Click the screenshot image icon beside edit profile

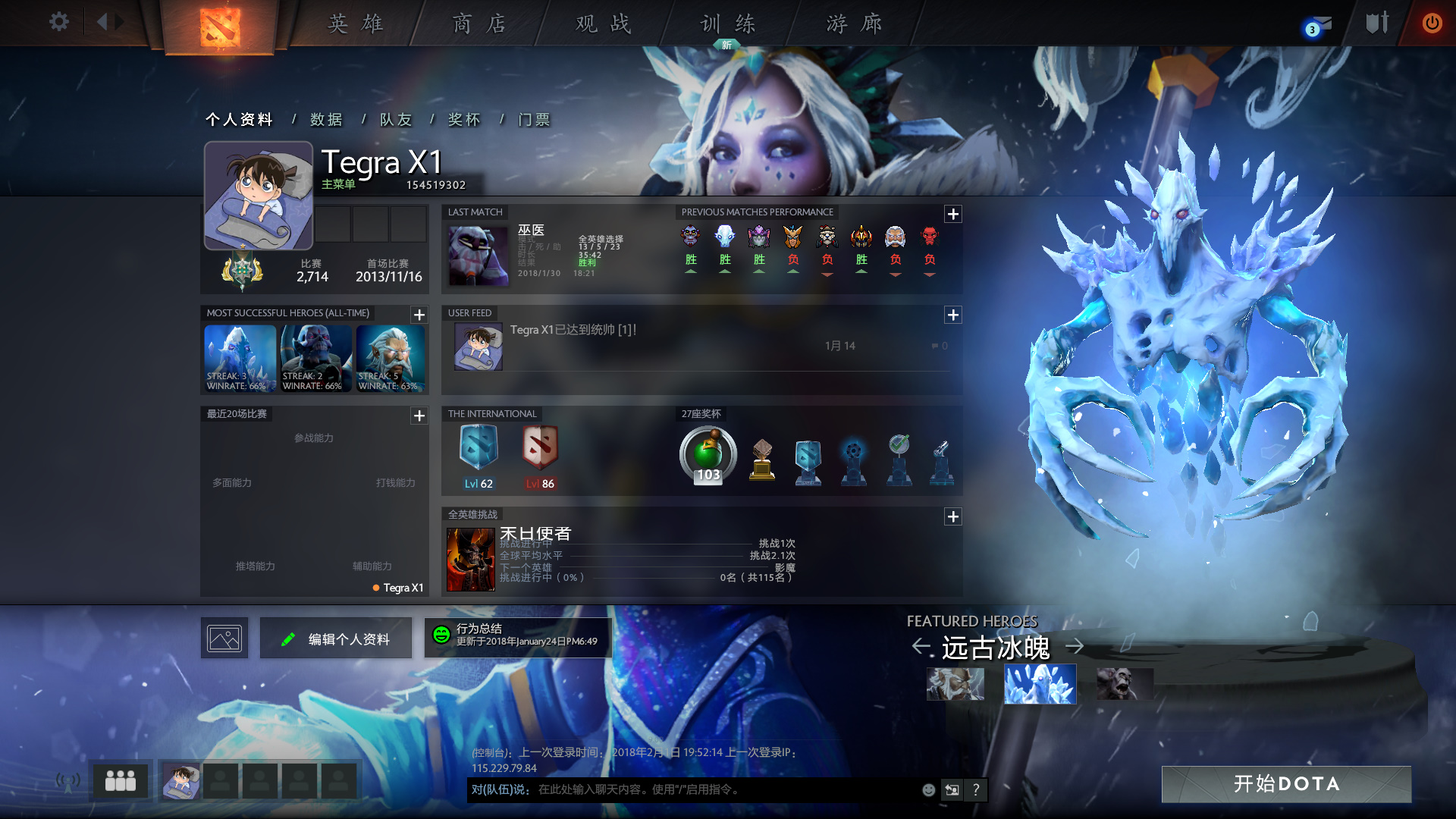(x=224, y=638)
